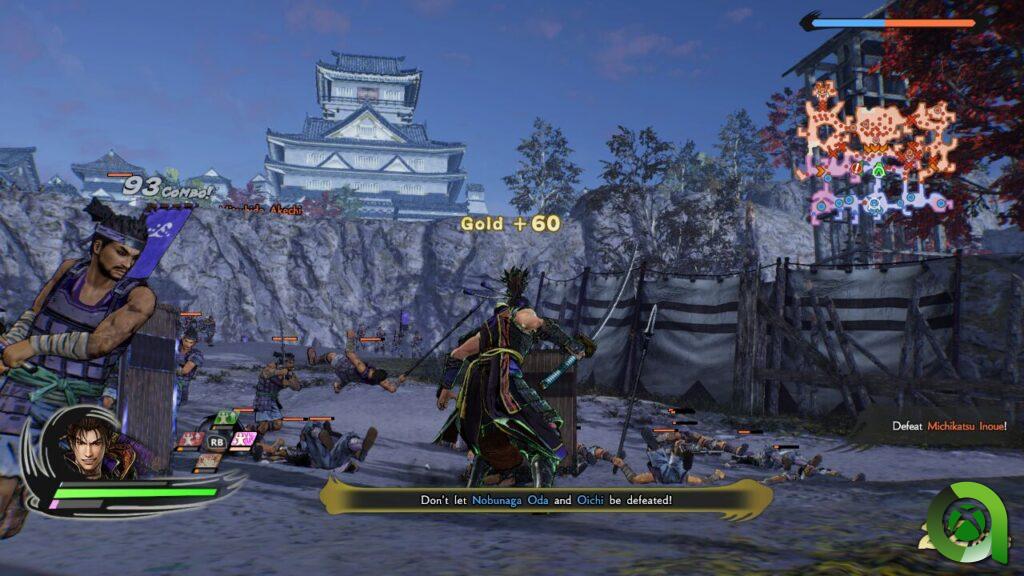Select the Defeat Michikatsu Inoue objective

949,426
